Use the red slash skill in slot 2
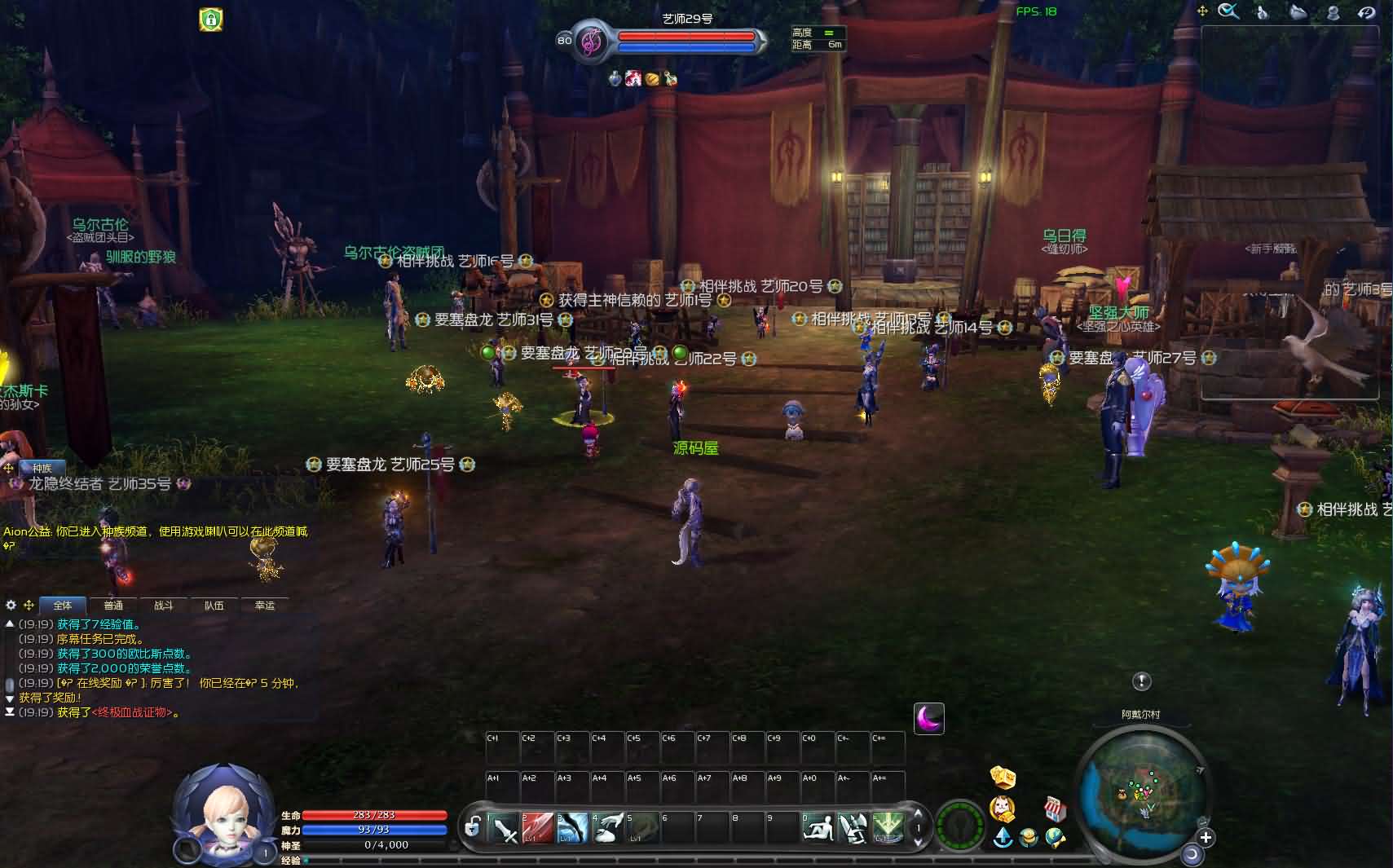The image size is (1393, 868). tap(538, 828)
